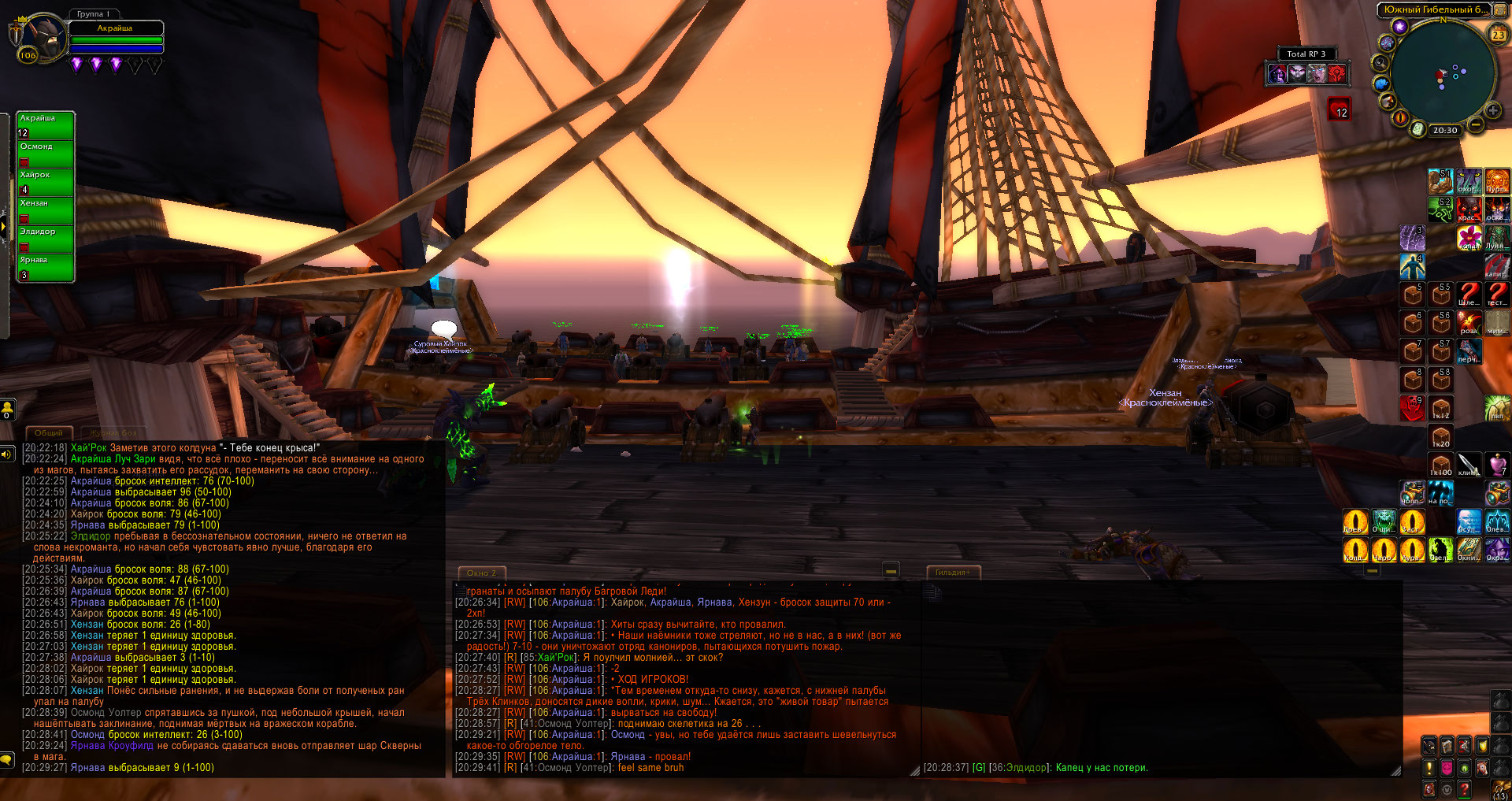Screen dimensions: 1512x801
Task: Activate the red skull ability in slot 9
Action: pyautogui.click(x=1412, y=408)
